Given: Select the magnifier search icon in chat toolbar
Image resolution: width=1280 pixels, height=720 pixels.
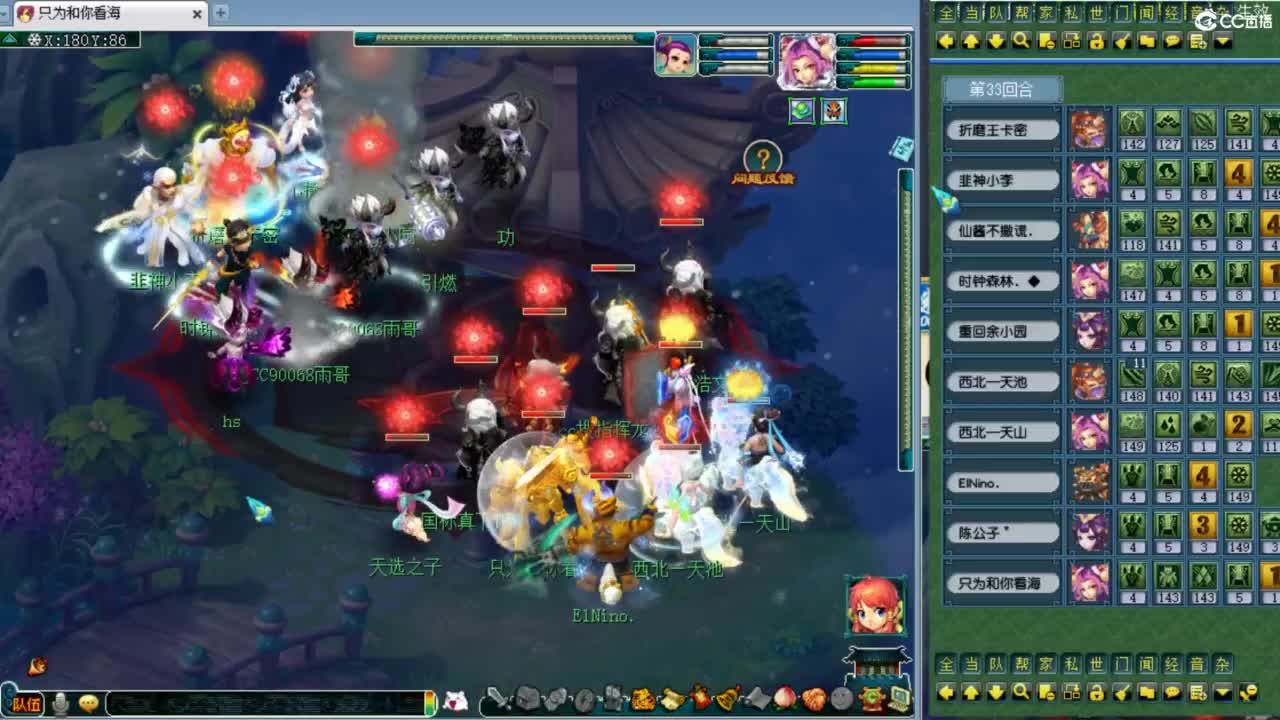Looking at the screenshot, I should (1019, 41).
